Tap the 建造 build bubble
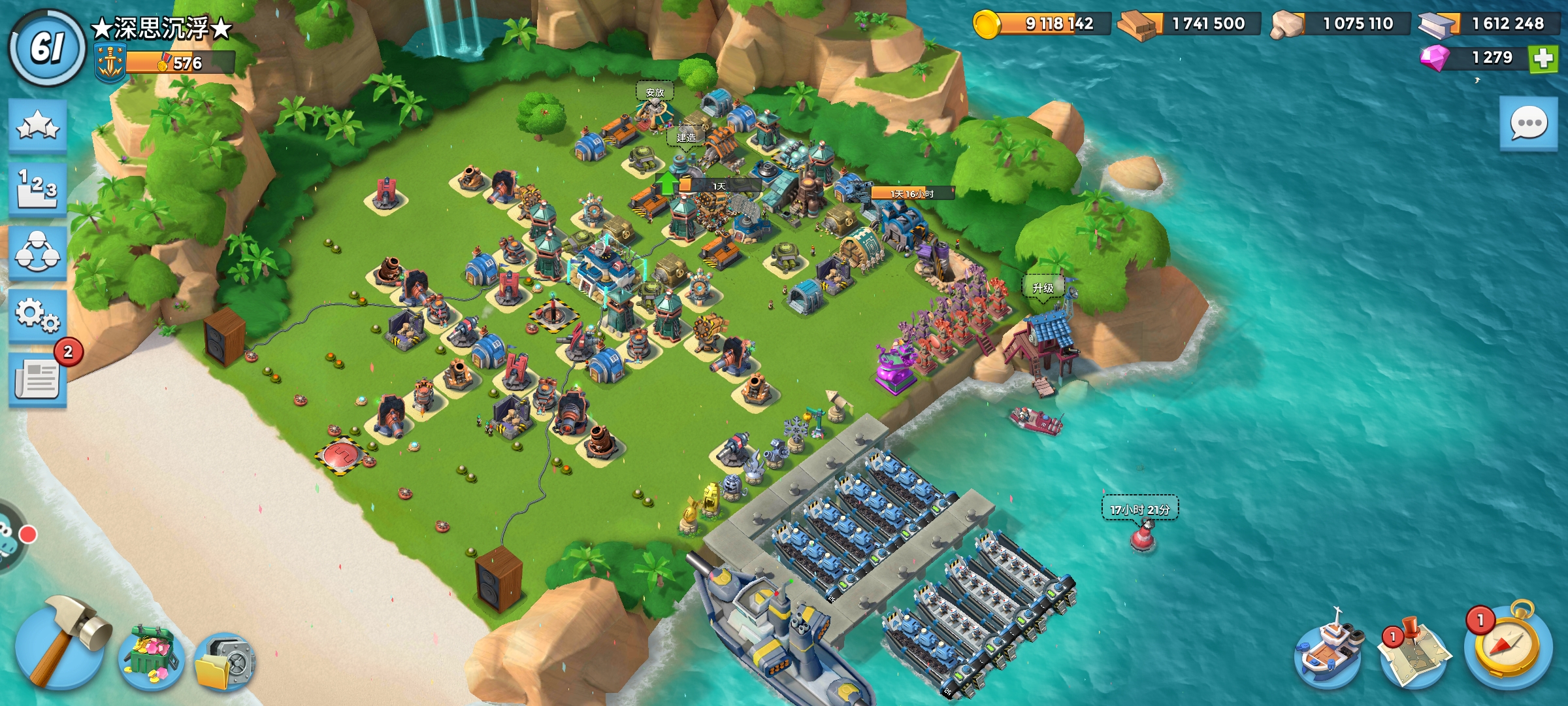Image resolution: width=1568 pixels, height=706 pixels. click(685, 137)
